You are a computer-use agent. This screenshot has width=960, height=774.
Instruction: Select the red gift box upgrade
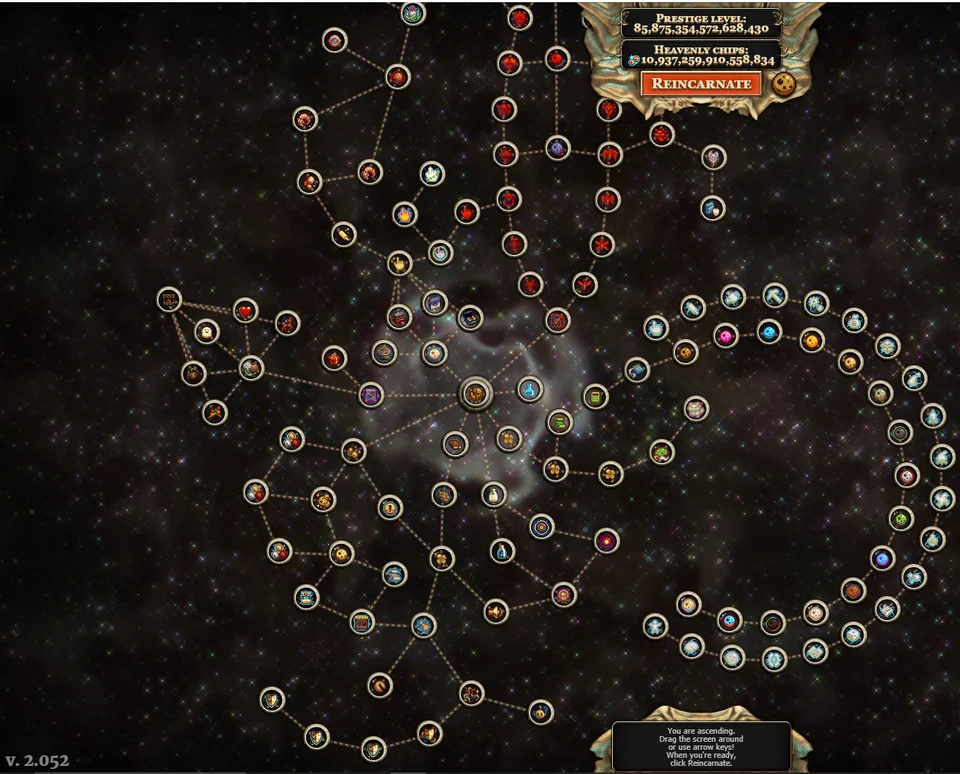pyautogui.click(x=334, y=358)
